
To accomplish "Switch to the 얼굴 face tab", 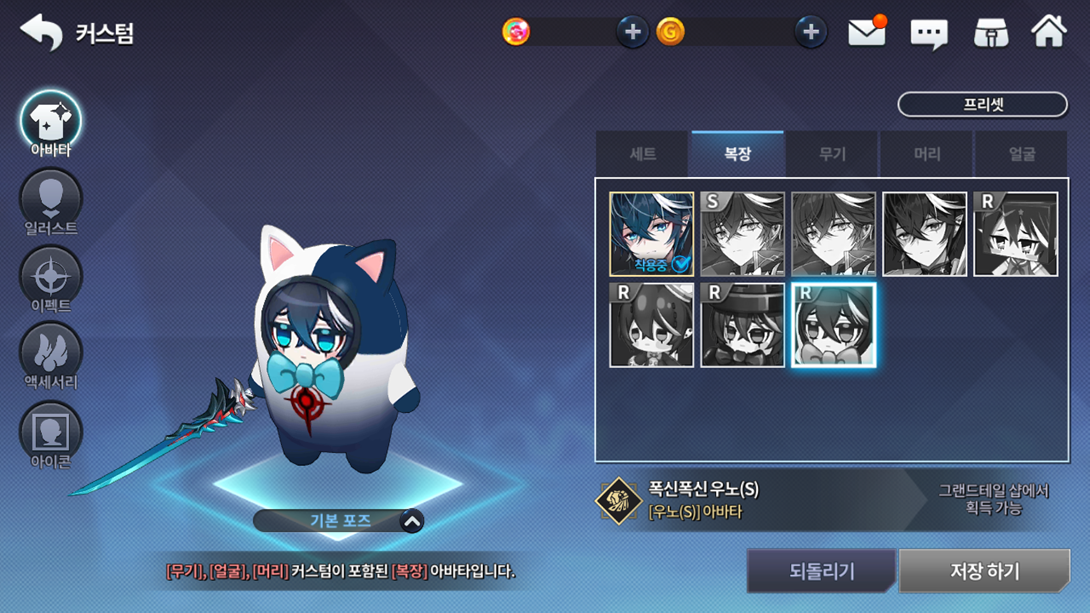I will coord(1021,154).
